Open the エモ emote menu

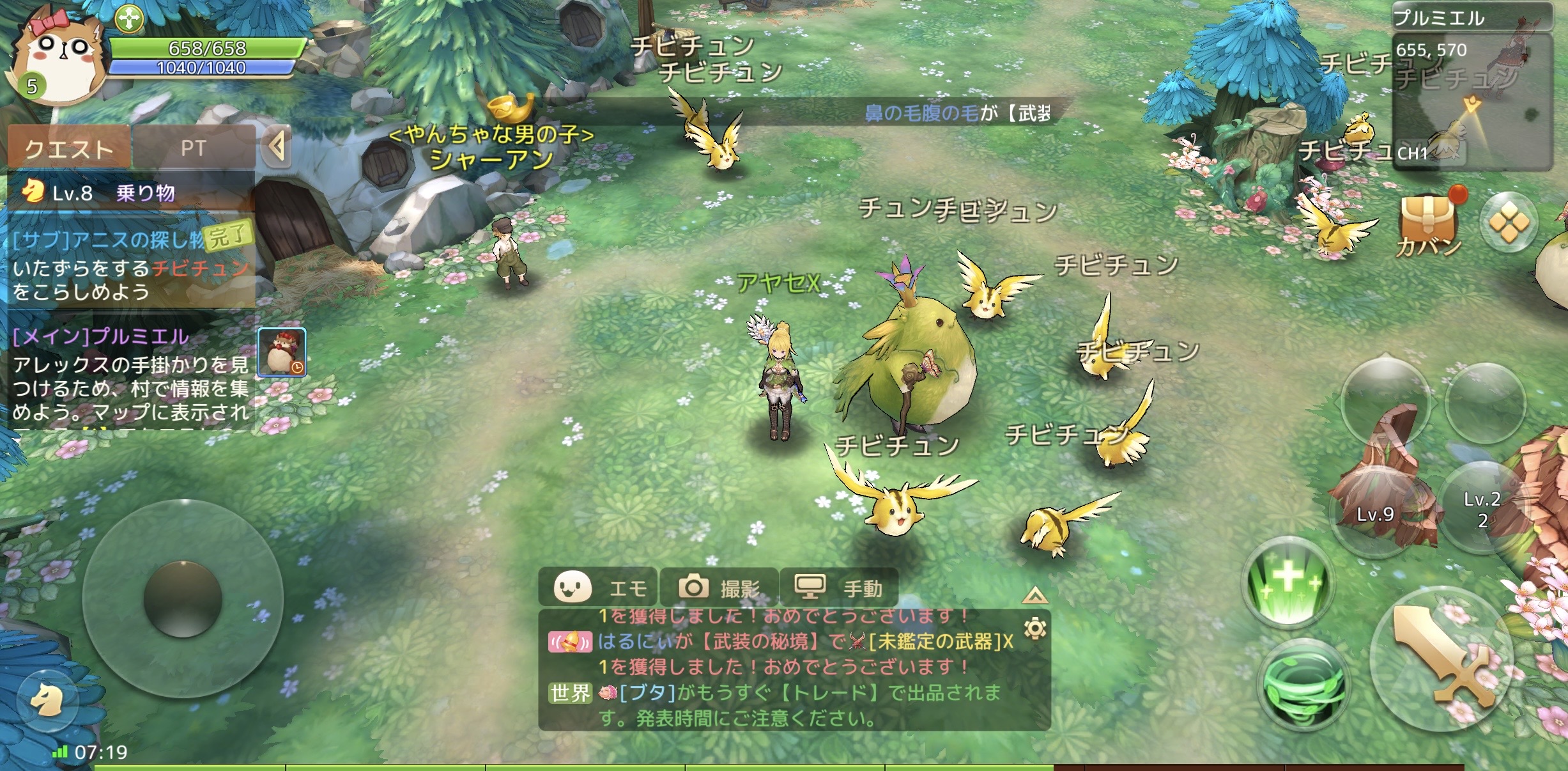point(599,587)
